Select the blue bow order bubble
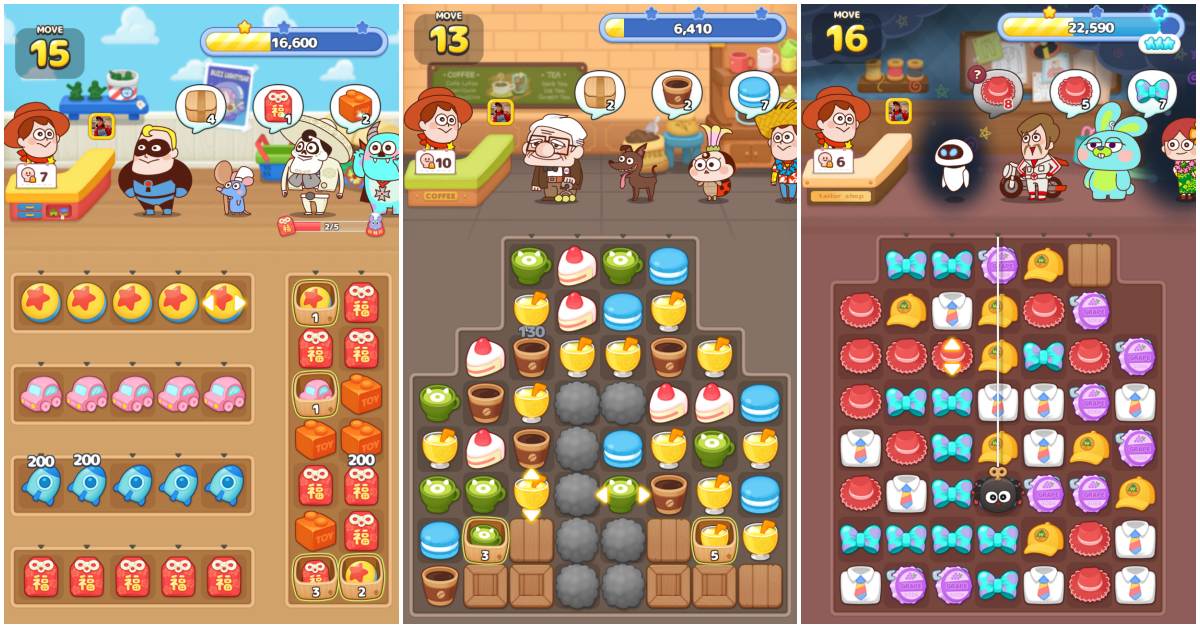 coord(1151,95)
